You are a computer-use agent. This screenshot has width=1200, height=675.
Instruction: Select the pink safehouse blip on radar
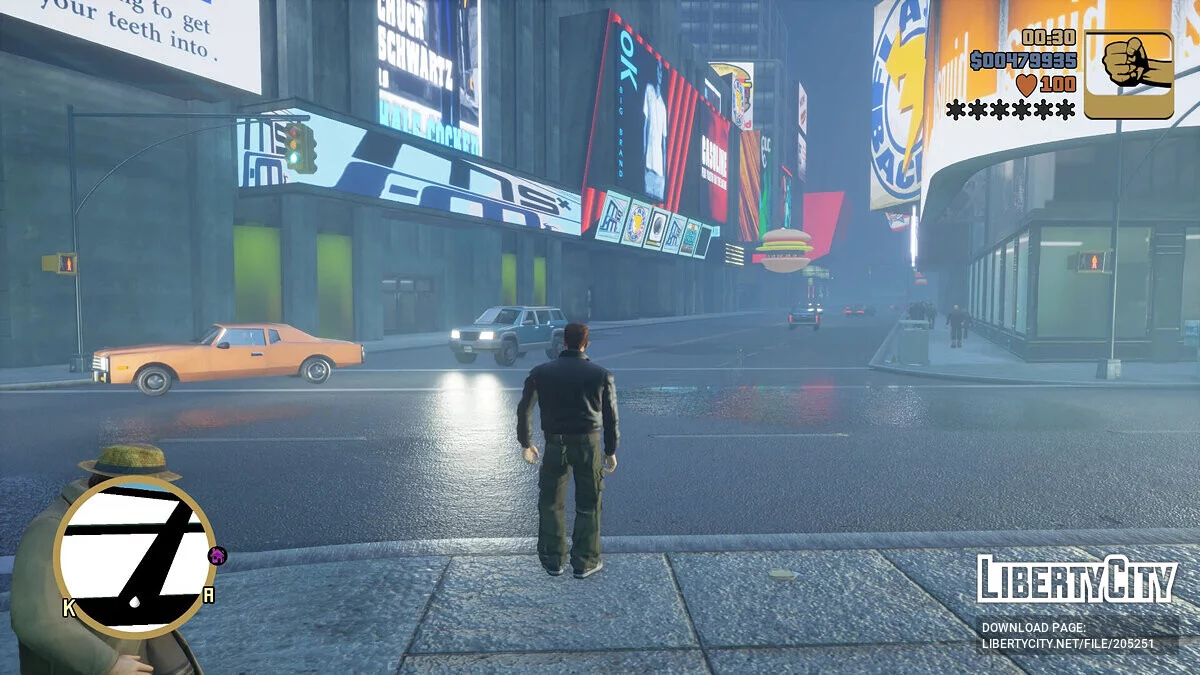pyautogui.click(x=217, y=555)
